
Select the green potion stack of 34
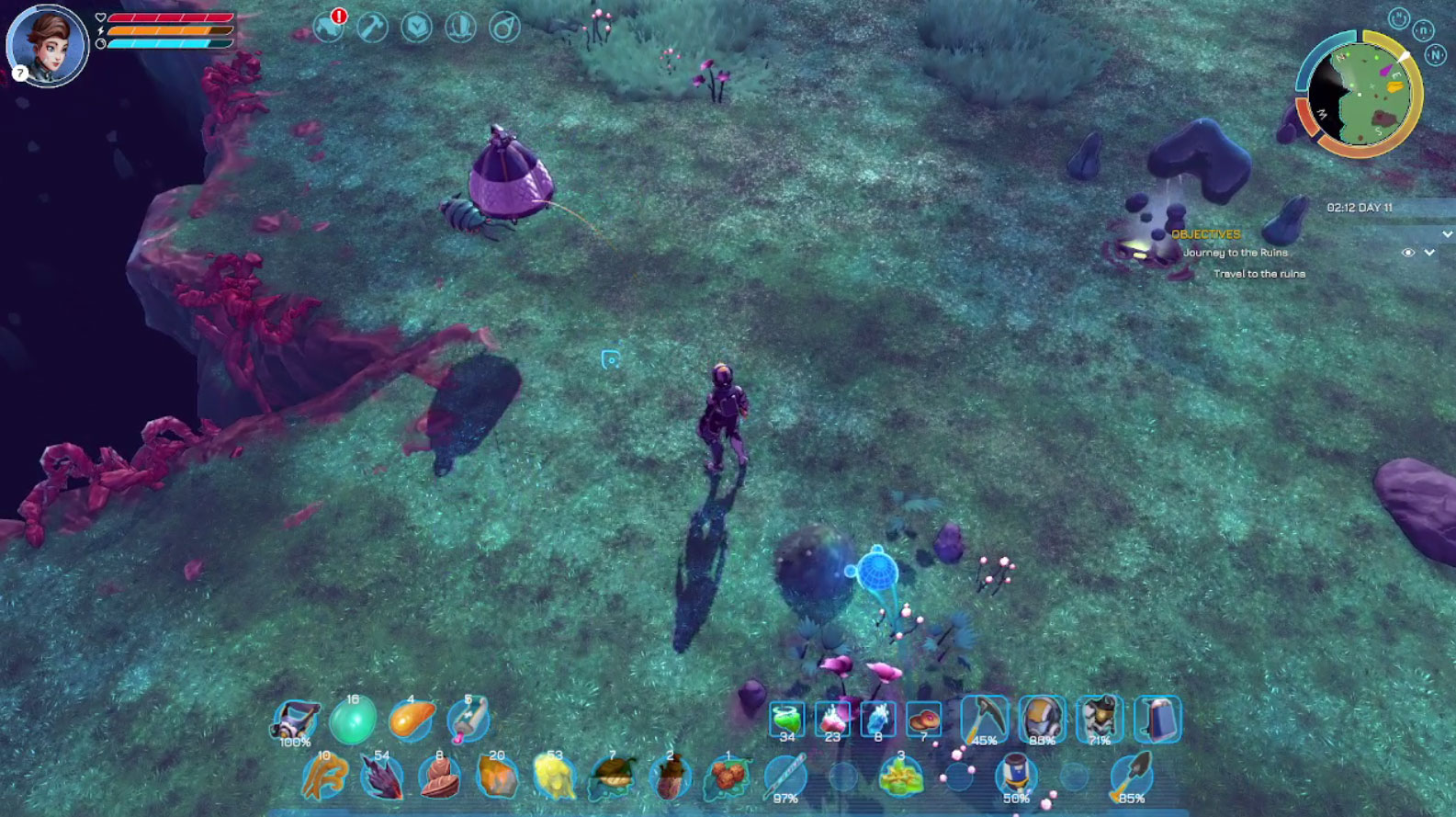coord(787,719)
